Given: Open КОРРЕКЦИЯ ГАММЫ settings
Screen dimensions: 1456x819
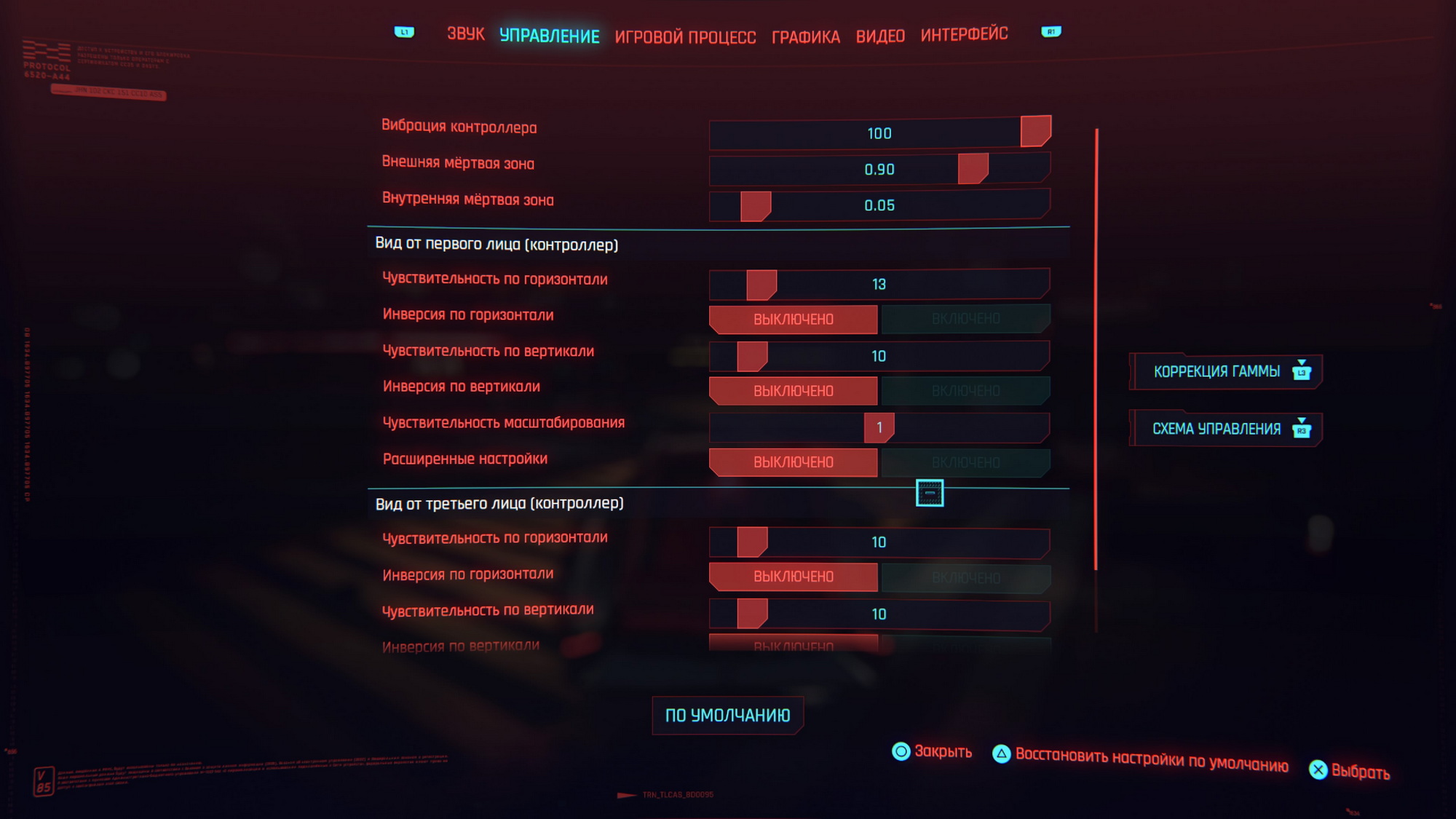Looking at the screenshot, I should (1225, 371).
